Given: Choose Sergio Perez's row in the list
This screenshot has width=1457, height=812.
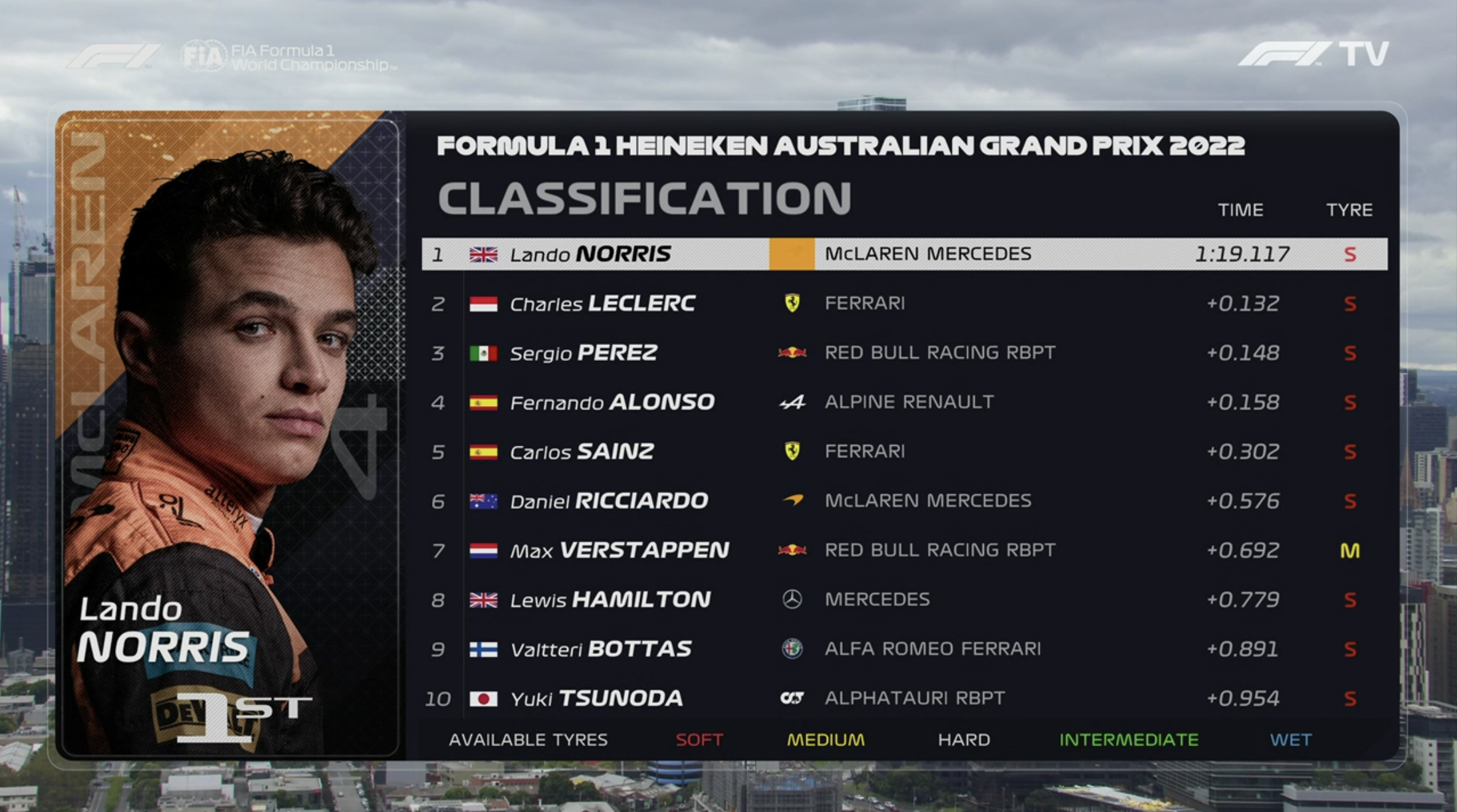Looking at the screenshot, I should tap(904, 353).
